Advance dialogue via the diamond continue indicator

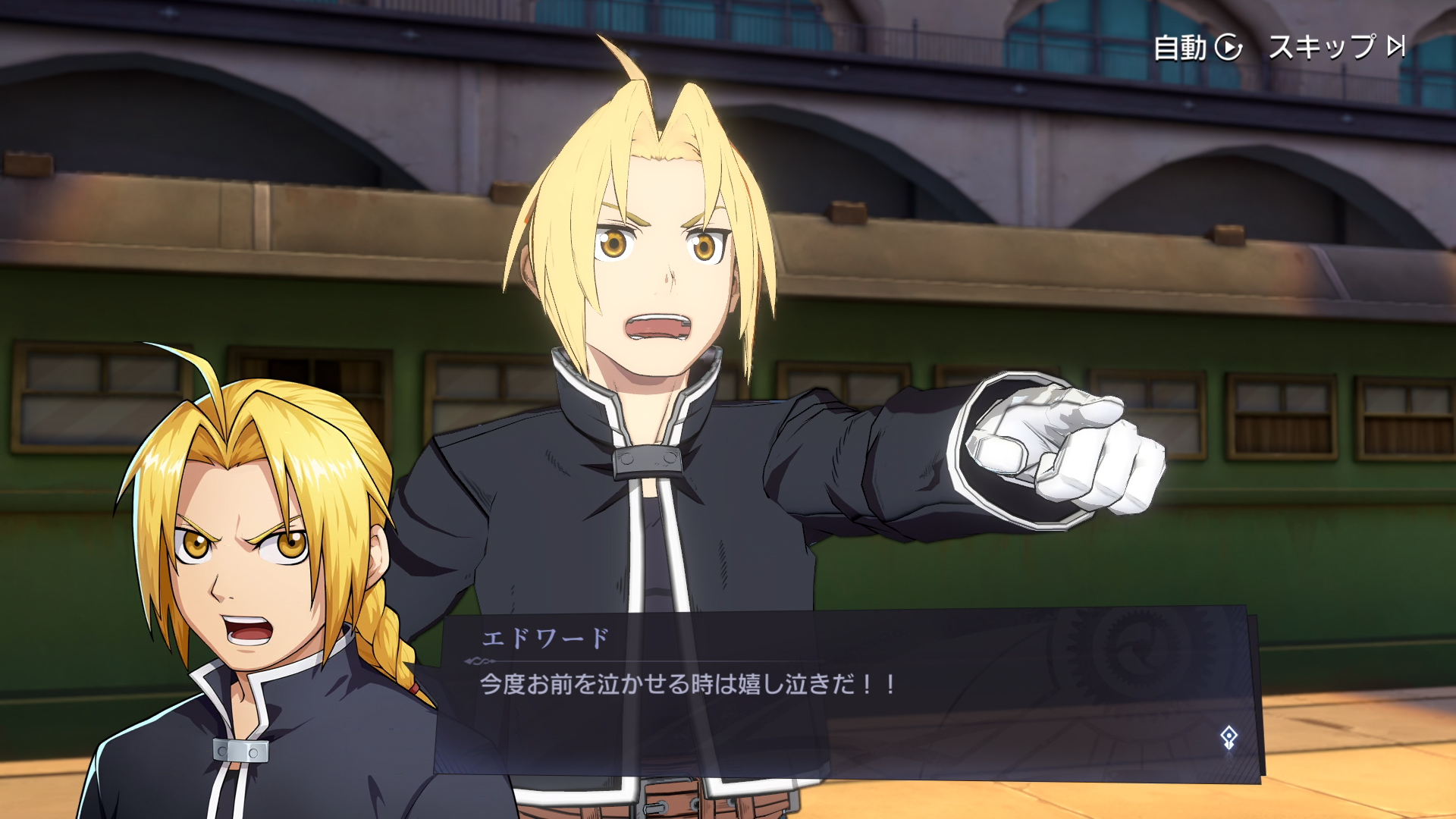(1228, 737)
